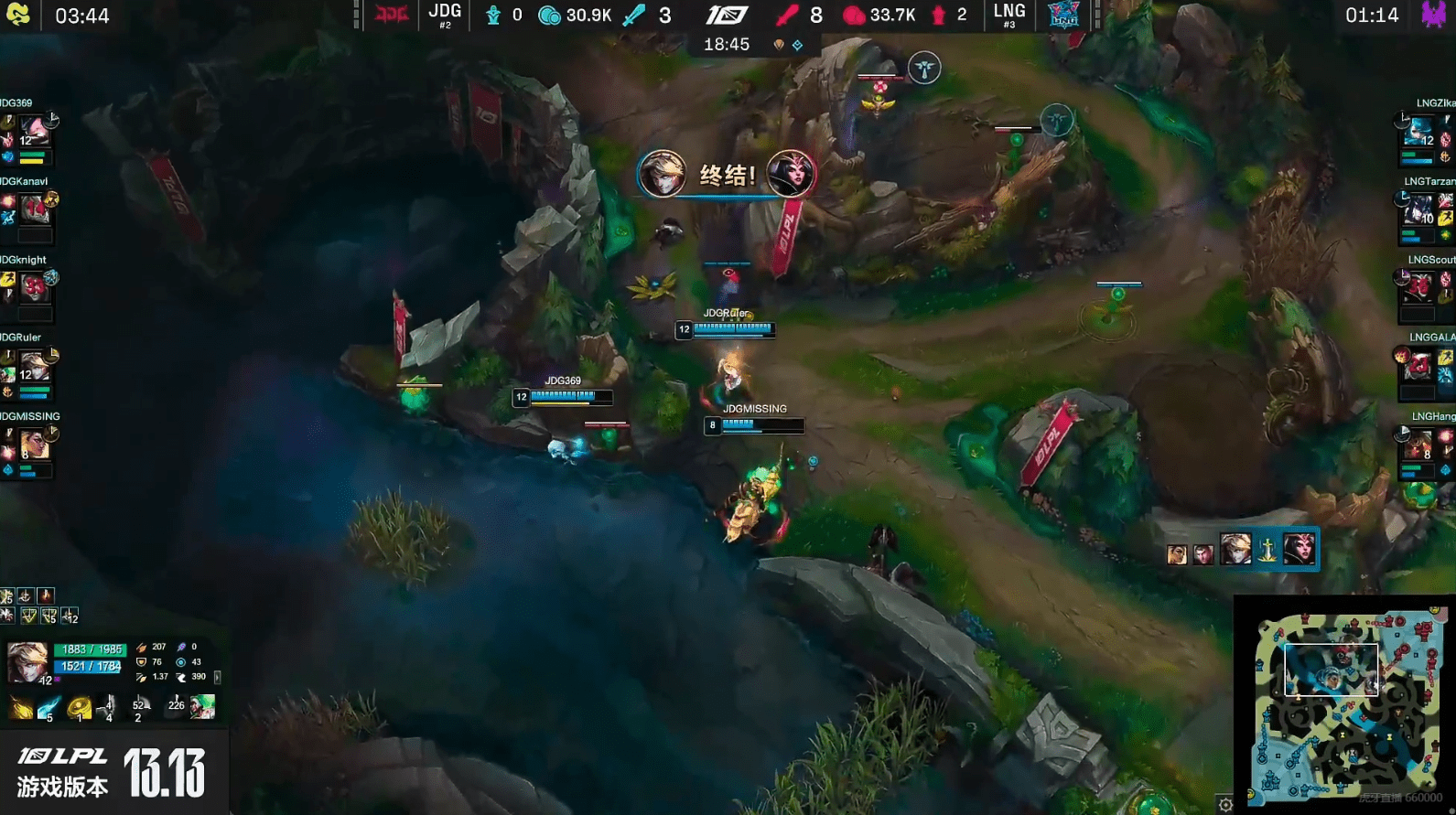Screen dimensions: 1456x815
Task: Click the minimap
Action: pyautogui.click(x=1344, y=703)
